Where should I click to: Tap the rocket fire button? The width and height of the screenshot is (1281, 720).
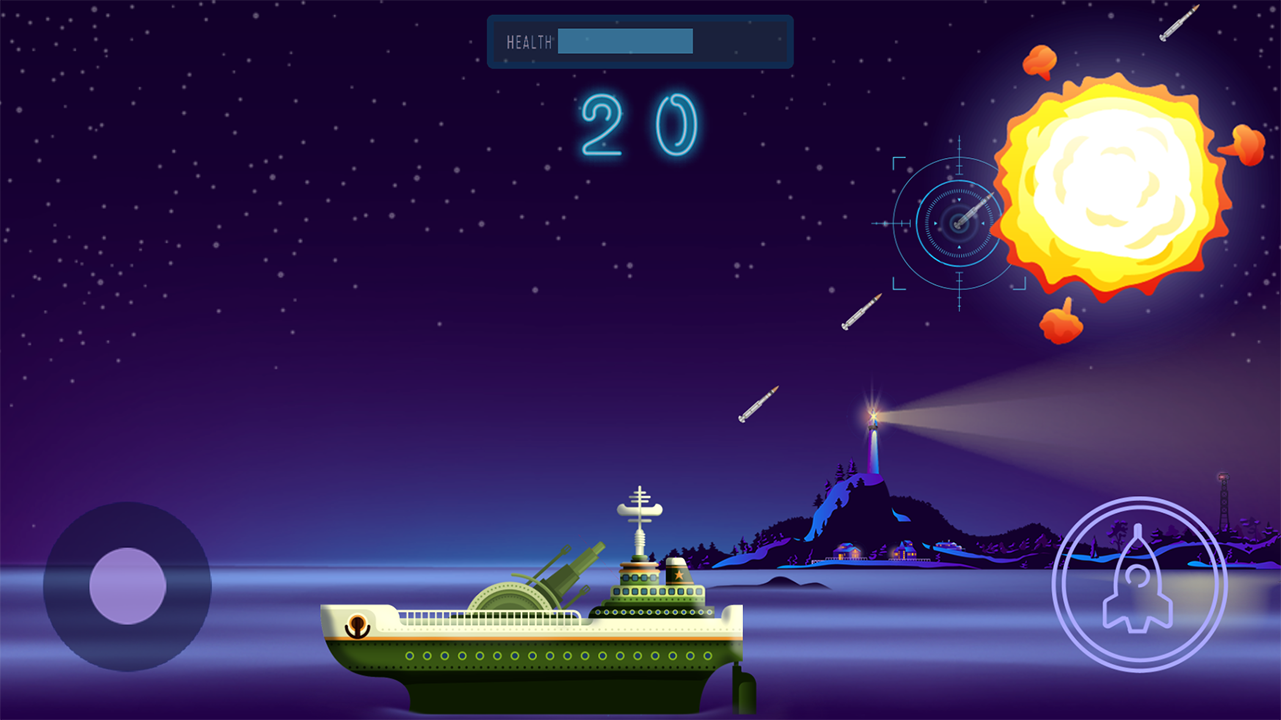pyautogui.click(x=1139, y=584)
